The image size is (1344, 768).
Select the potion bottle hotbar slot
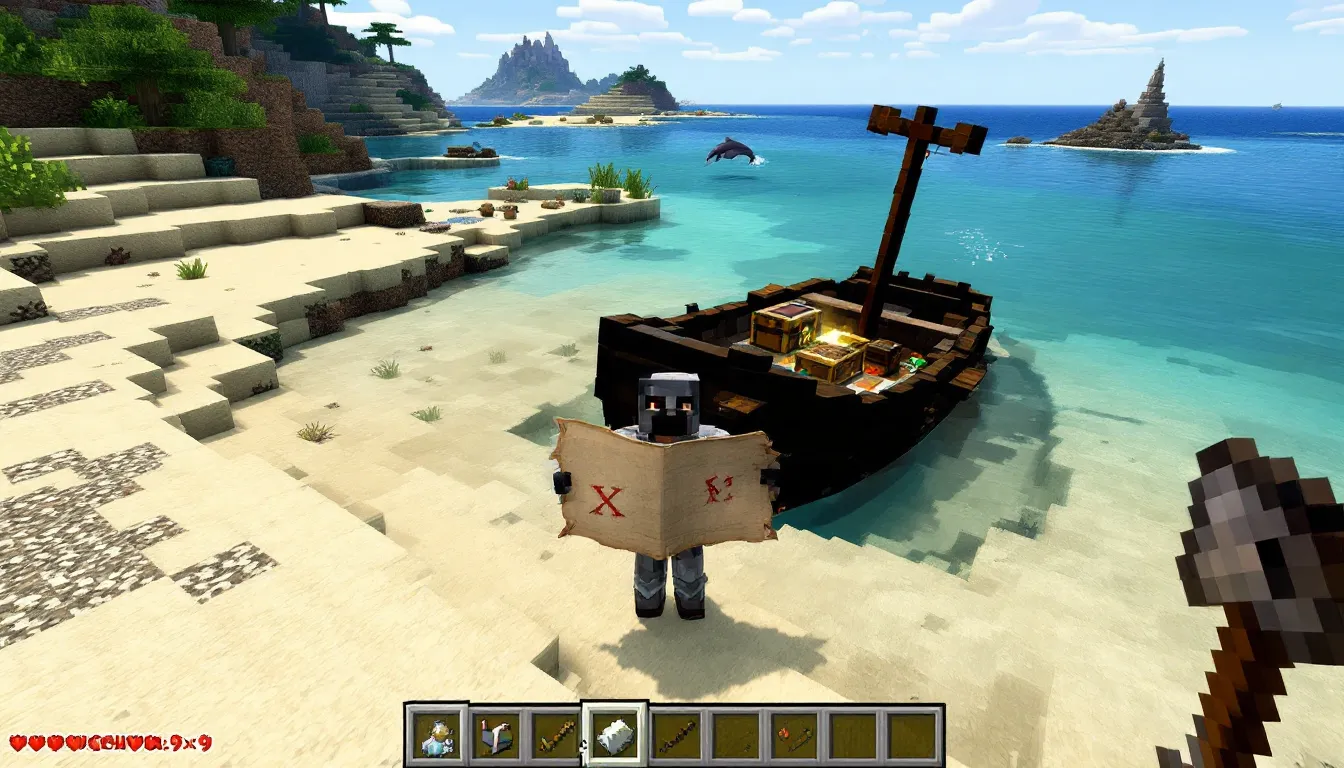[x=436, y=736]
